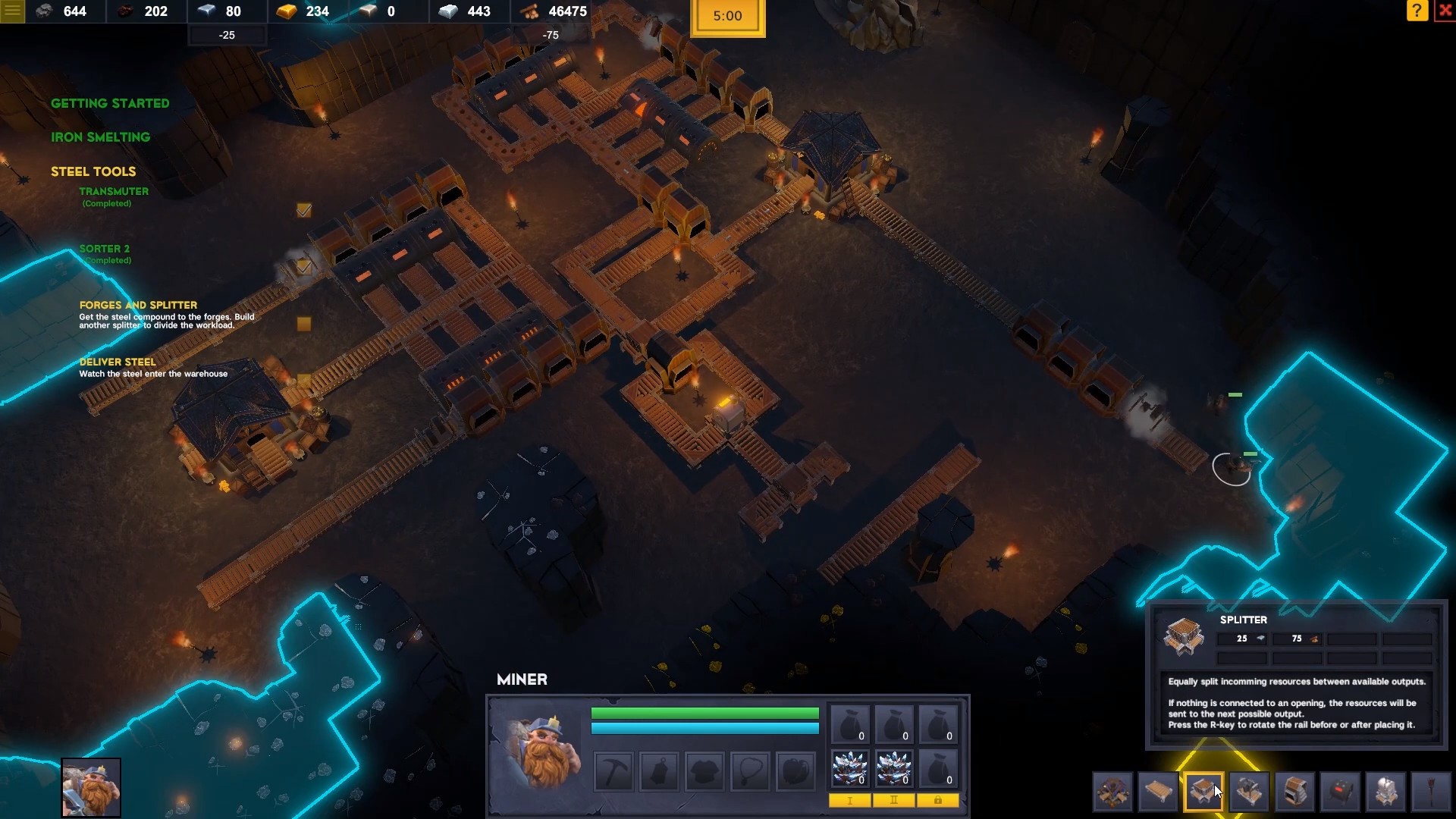This screenshot has width=1456, height=819.
Task: Select the Splitter building icon
Action: [1203, 792]
